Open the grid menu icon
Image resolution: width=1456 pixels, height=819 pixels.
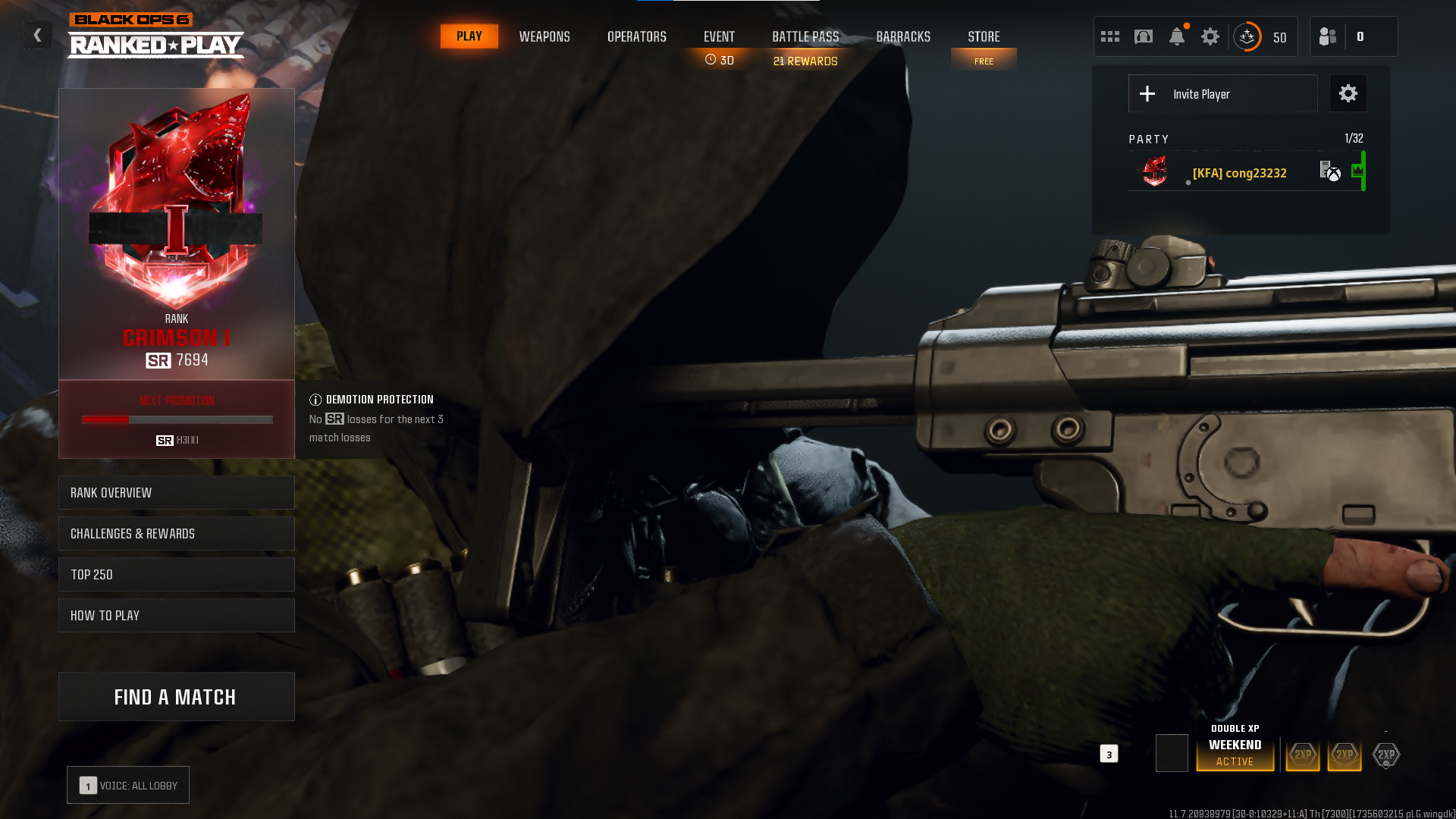click(1110, 36)
